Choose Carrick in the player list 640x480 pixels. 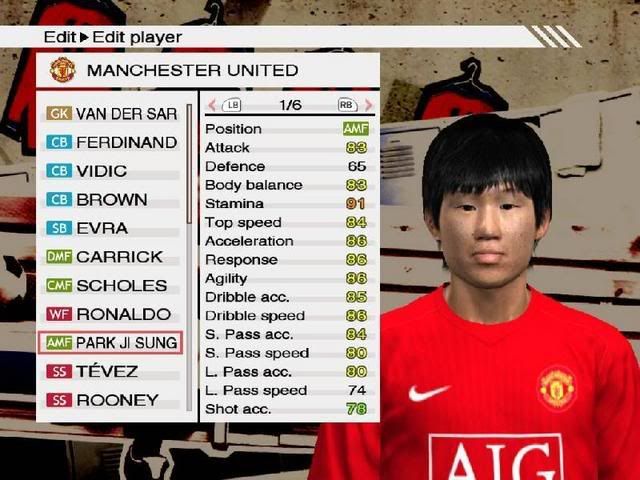tap(110, 257)
